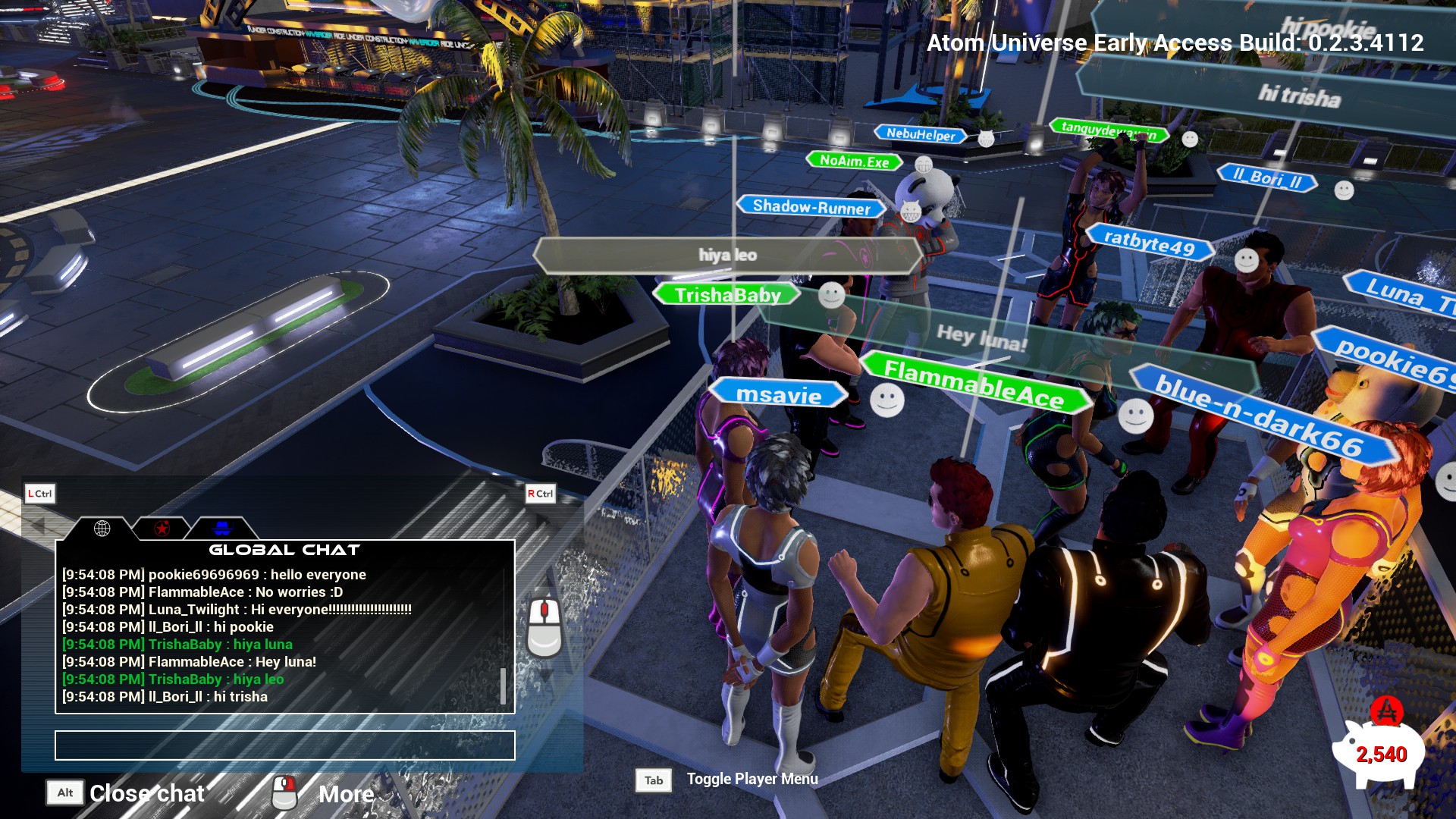Select pookie69696969's "hello everyone" chat message
Screen dimensions: 1456x819
click(x=214, y=575)
